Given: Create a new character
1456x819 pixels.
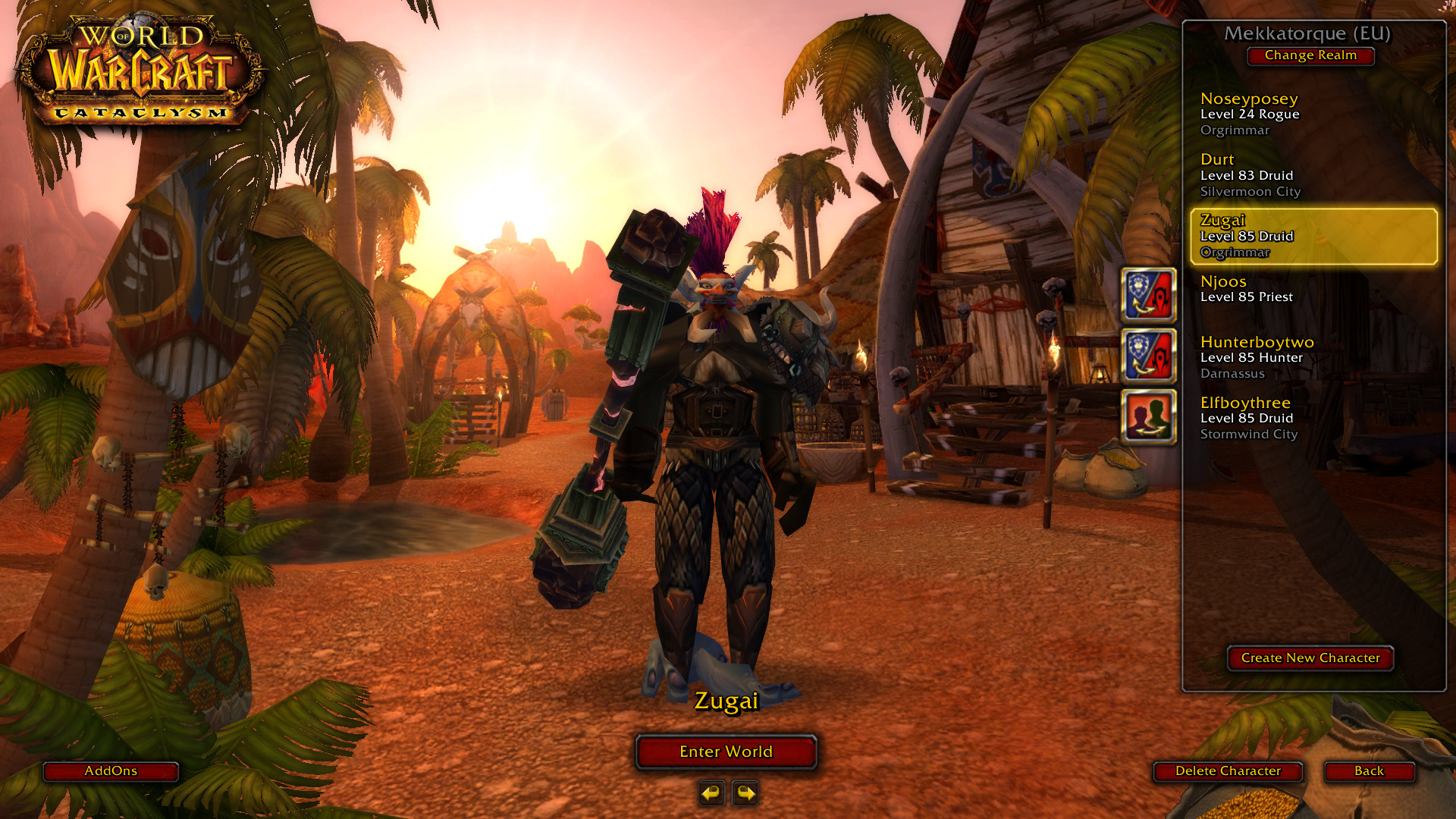Looking at the screenshot, I should click(1310, 658).
